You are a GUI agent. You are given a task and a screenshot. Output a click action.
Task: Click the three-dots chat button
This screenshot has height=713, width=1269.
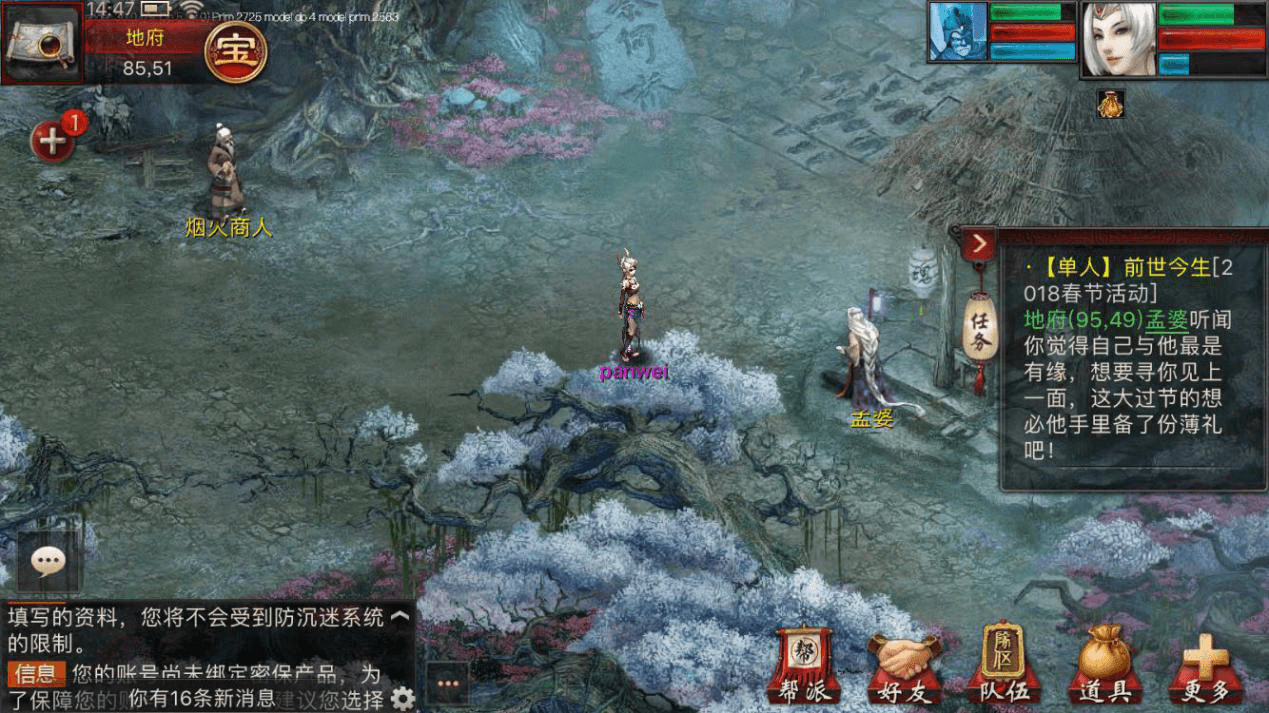pos(447,684)
